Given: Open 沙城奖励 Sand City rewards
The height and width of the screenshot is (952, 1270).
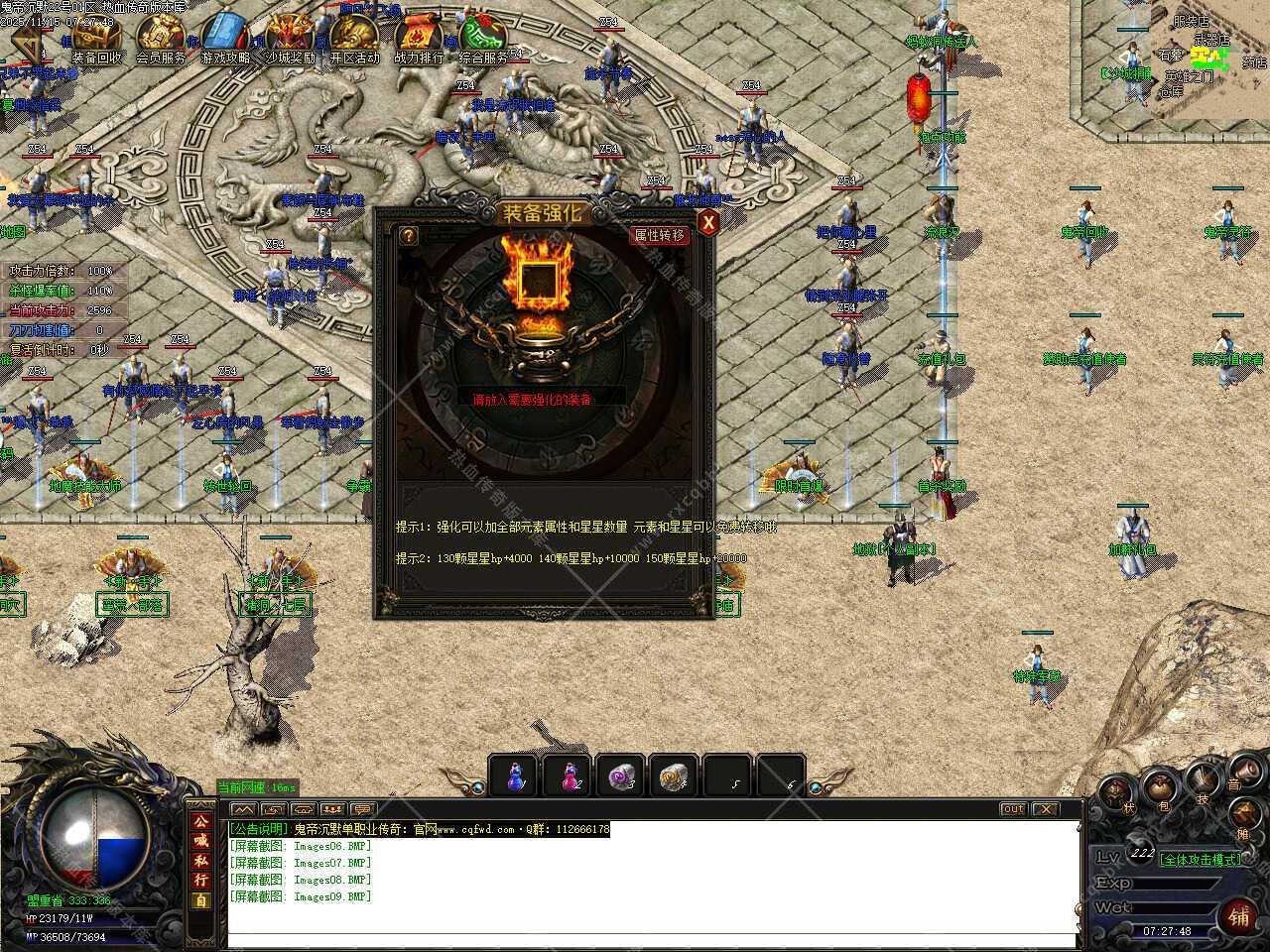Looking at the screenshot, I should coord(290,40).
